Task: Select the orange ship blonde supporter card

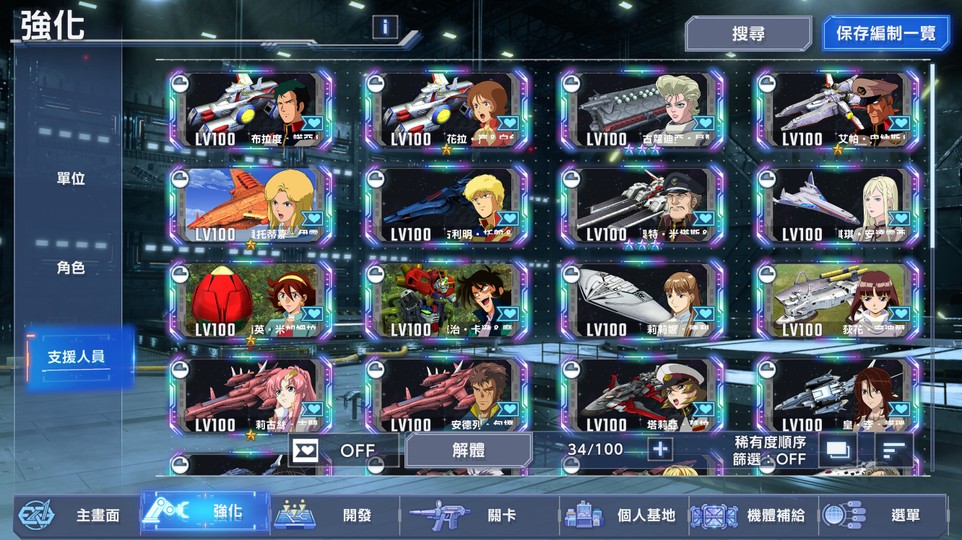Action: click(x=251, y=206)
